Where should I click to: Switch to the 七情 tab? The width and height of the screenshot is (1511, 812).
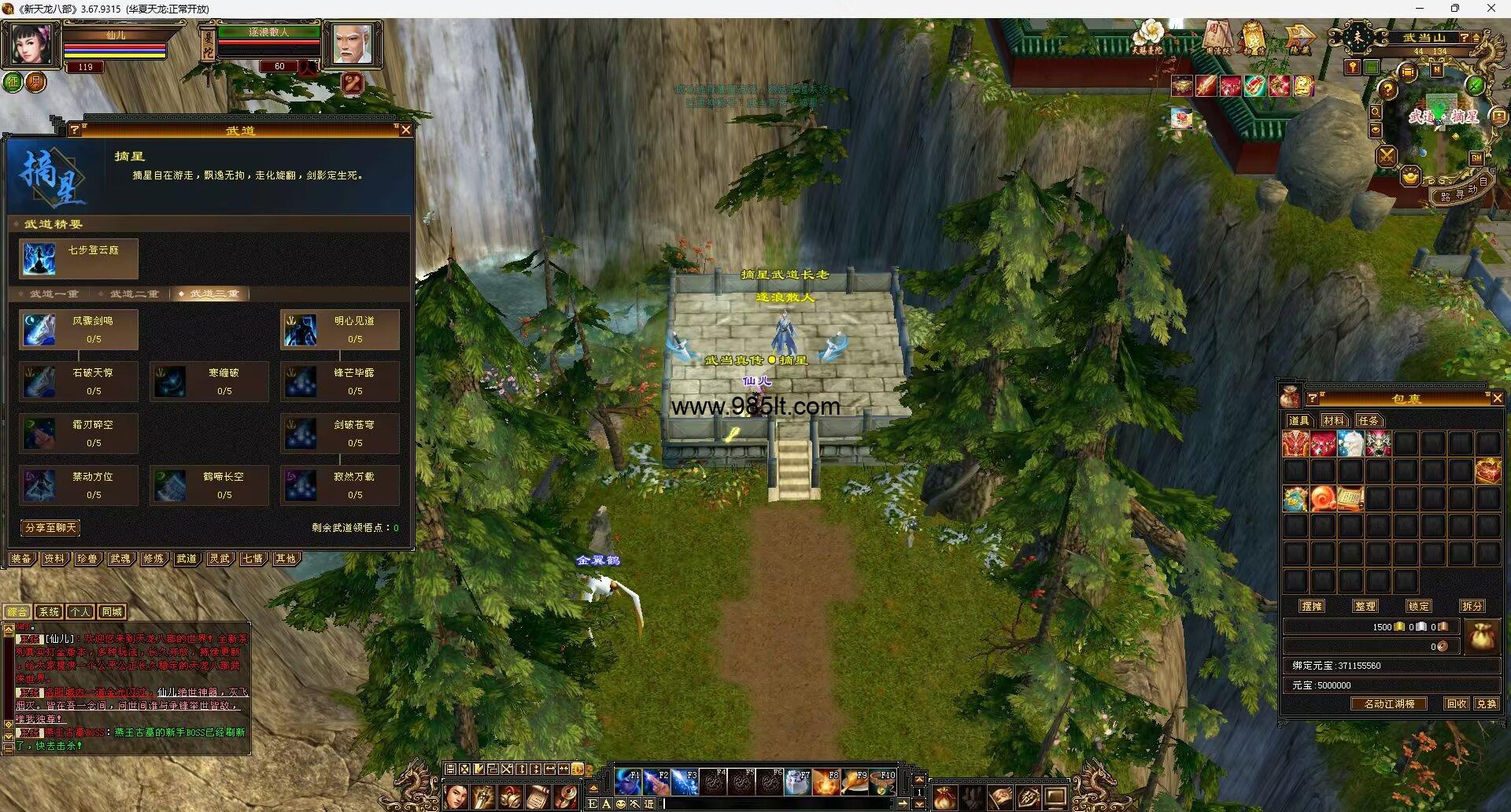tap(253, 559)
